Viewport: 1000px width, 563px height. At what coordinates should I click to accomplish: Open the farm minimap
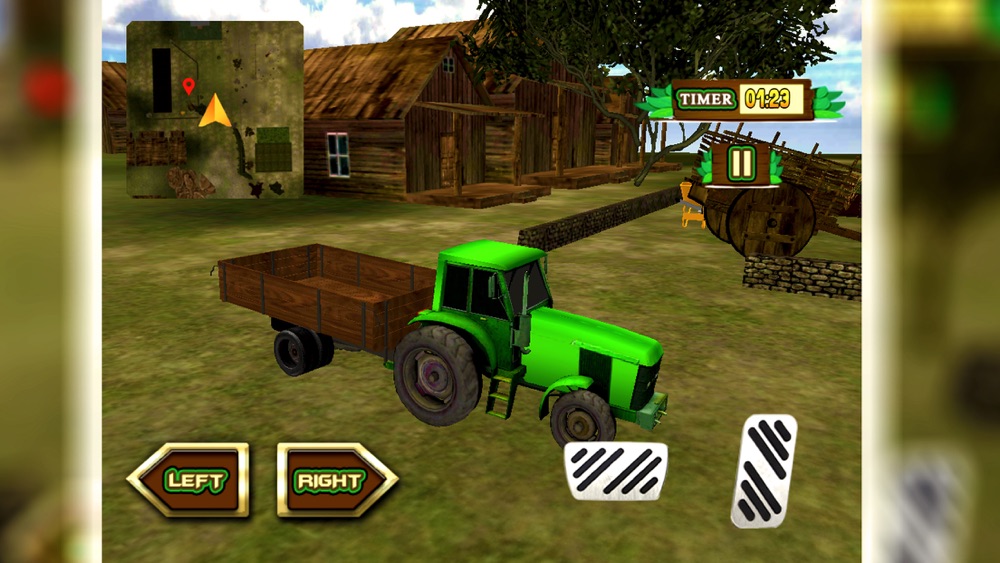[215, 110]
